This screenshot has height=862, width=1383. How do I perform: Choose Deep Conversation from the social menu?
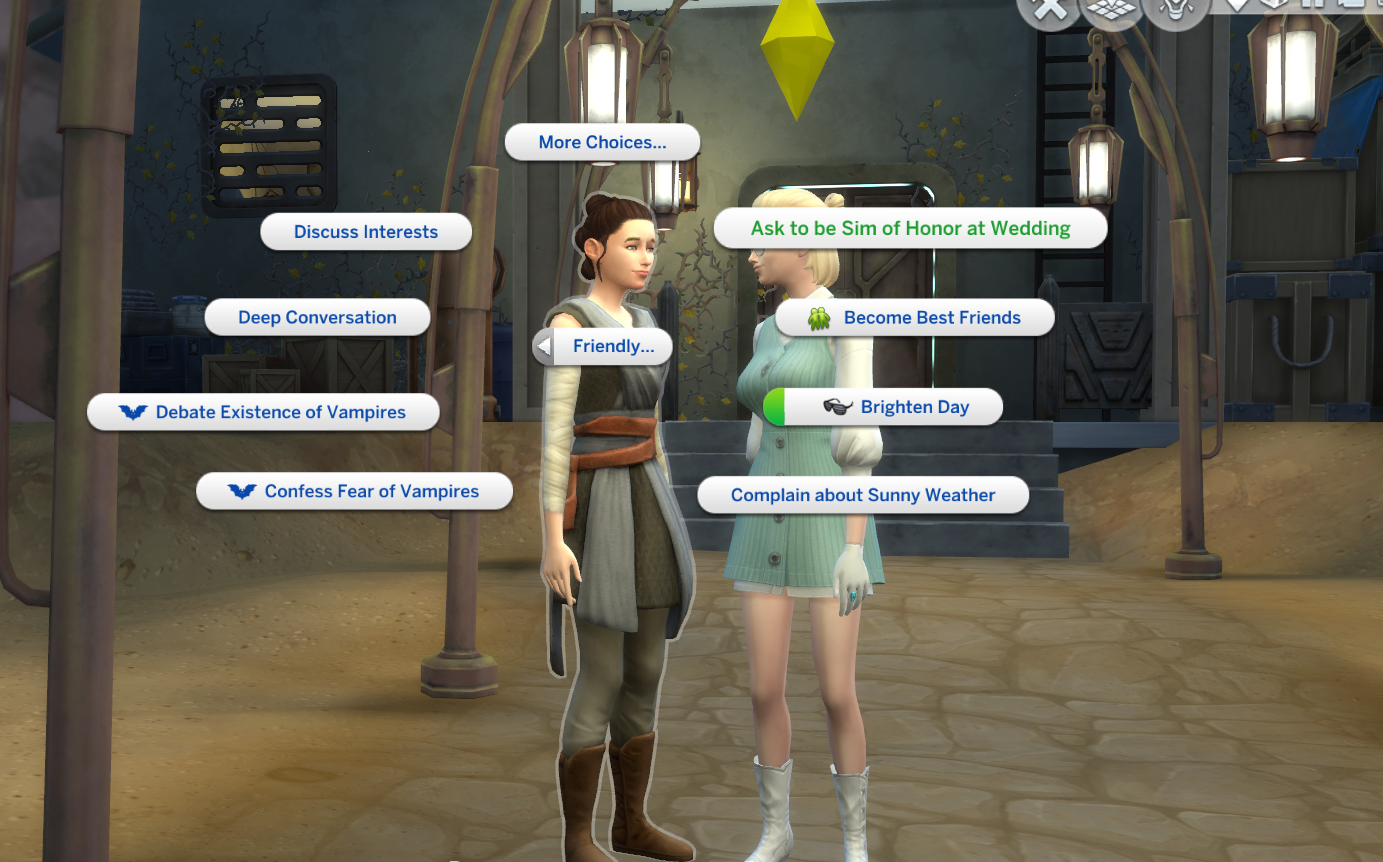317,317
